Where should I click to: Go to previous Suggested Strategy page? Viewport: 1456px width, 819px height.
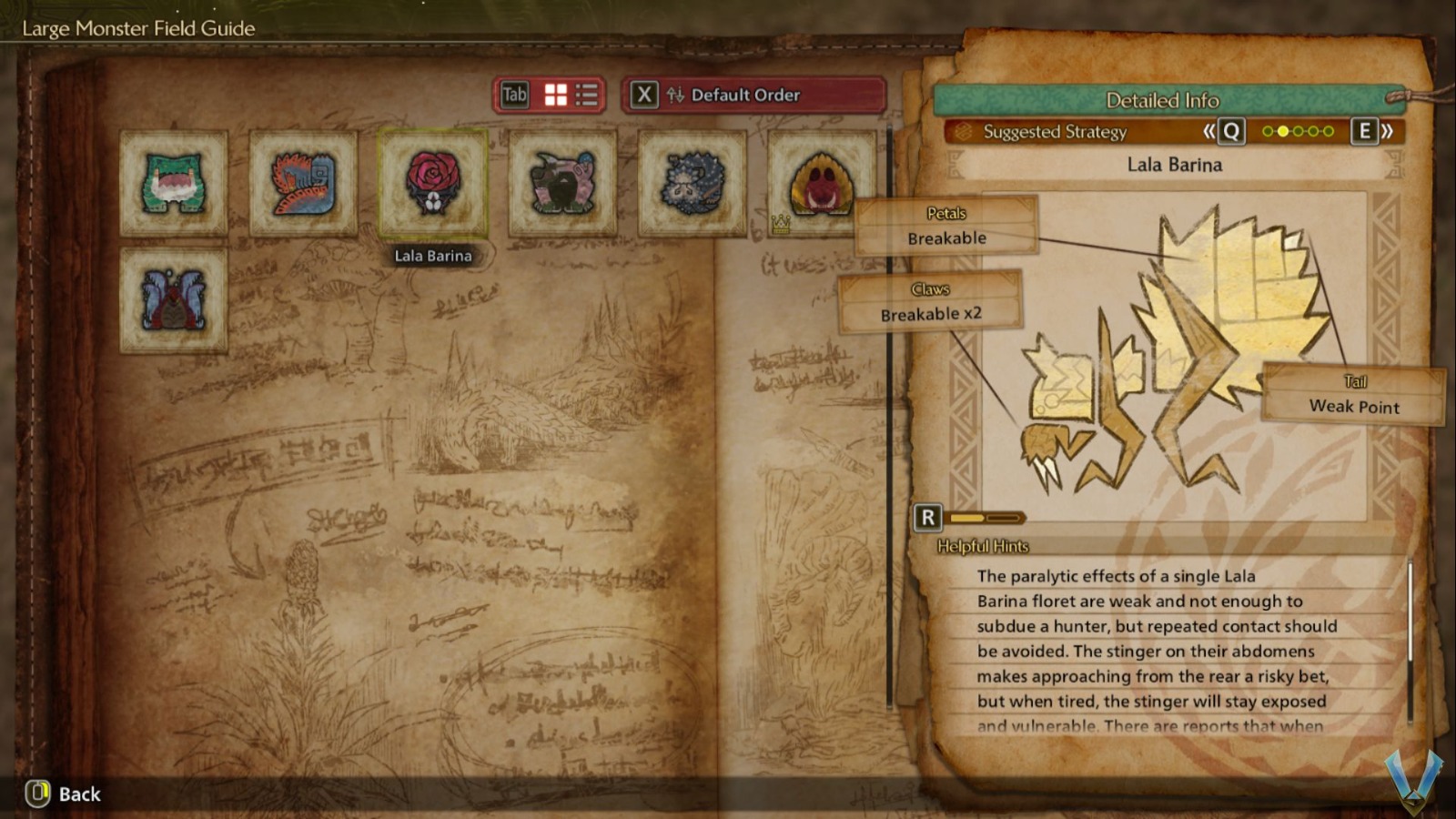click(1223, 131)
